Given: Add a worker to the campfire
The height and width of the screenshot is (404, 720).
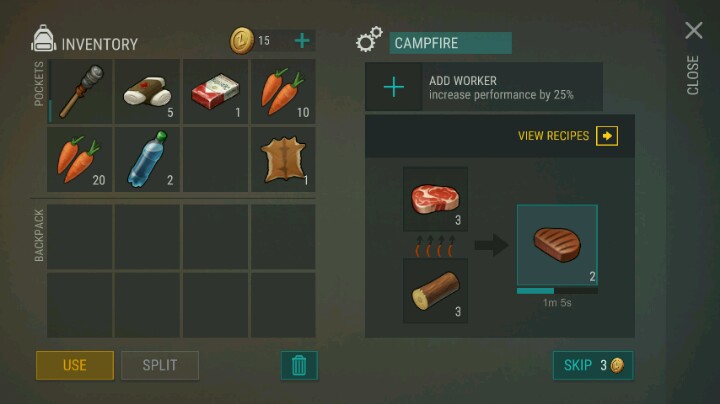Looking at the screenshot, I should (x=394, y=87).
